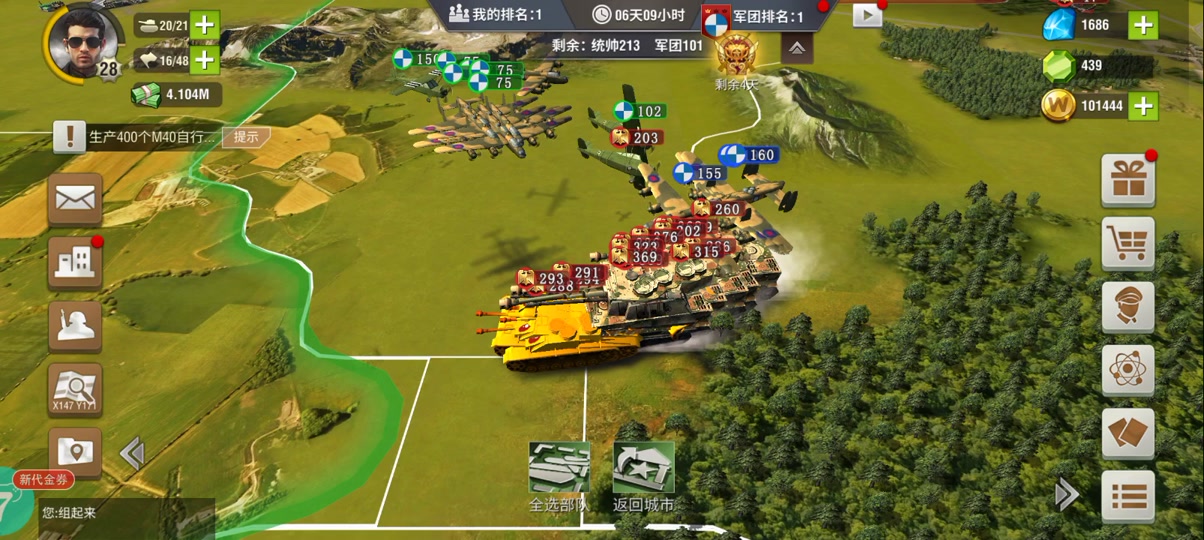1204x540 pixels.
Task: Buy more blue diamonds with plus
Action: point(1142,25)
